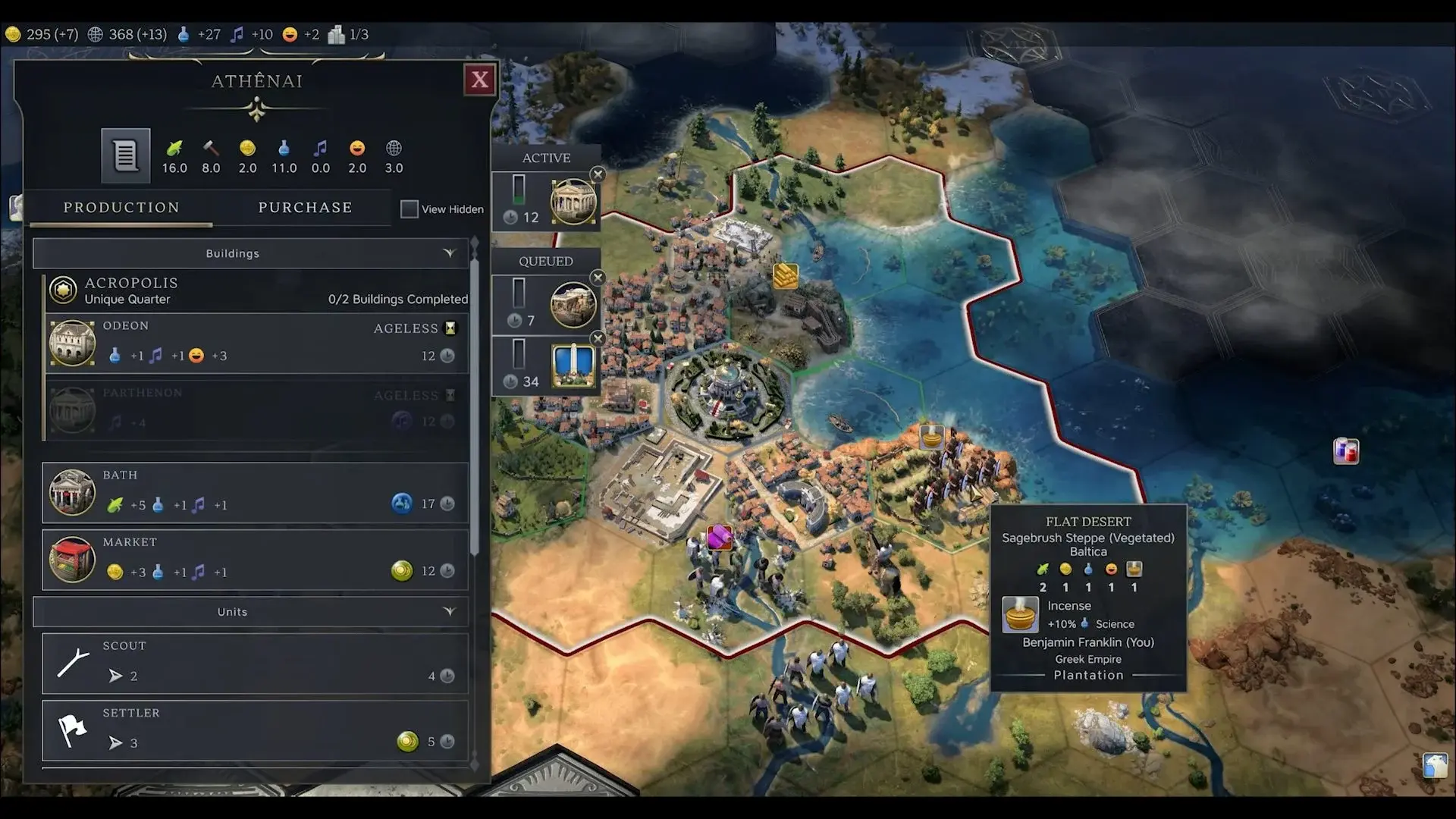Add the Bath to production

coord(255,493)
